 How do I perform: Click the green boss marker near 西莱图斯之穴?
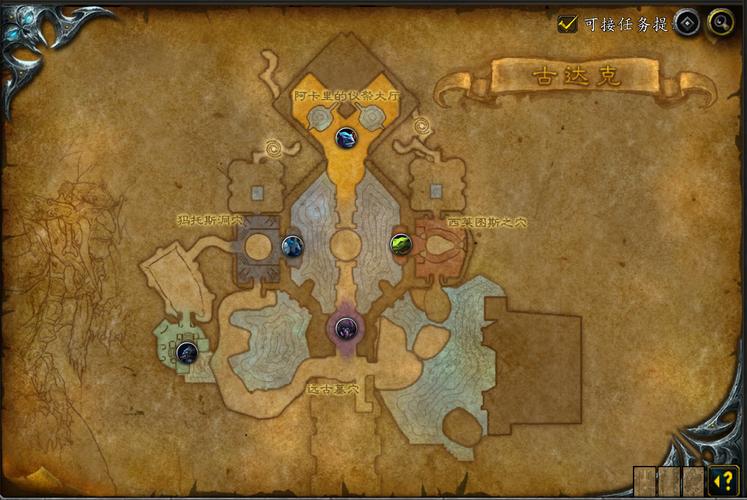pyautogui.click(x=401, y=244)
